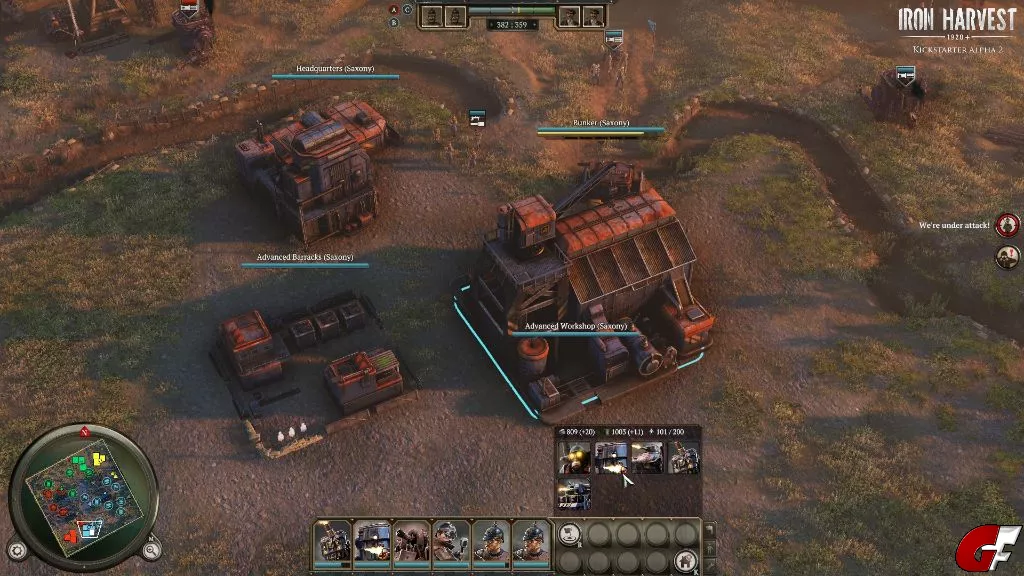Select the Bunker (Saxony) label
The height and width of the screenshot is (576, 1024).
(600, 123)
